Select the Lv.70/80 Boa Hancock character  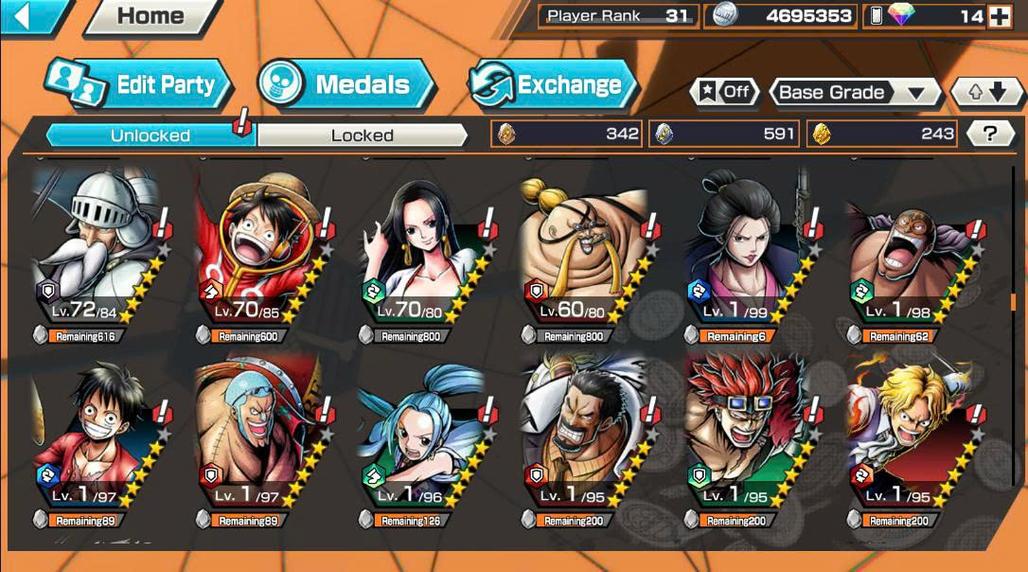click(422, 250)
